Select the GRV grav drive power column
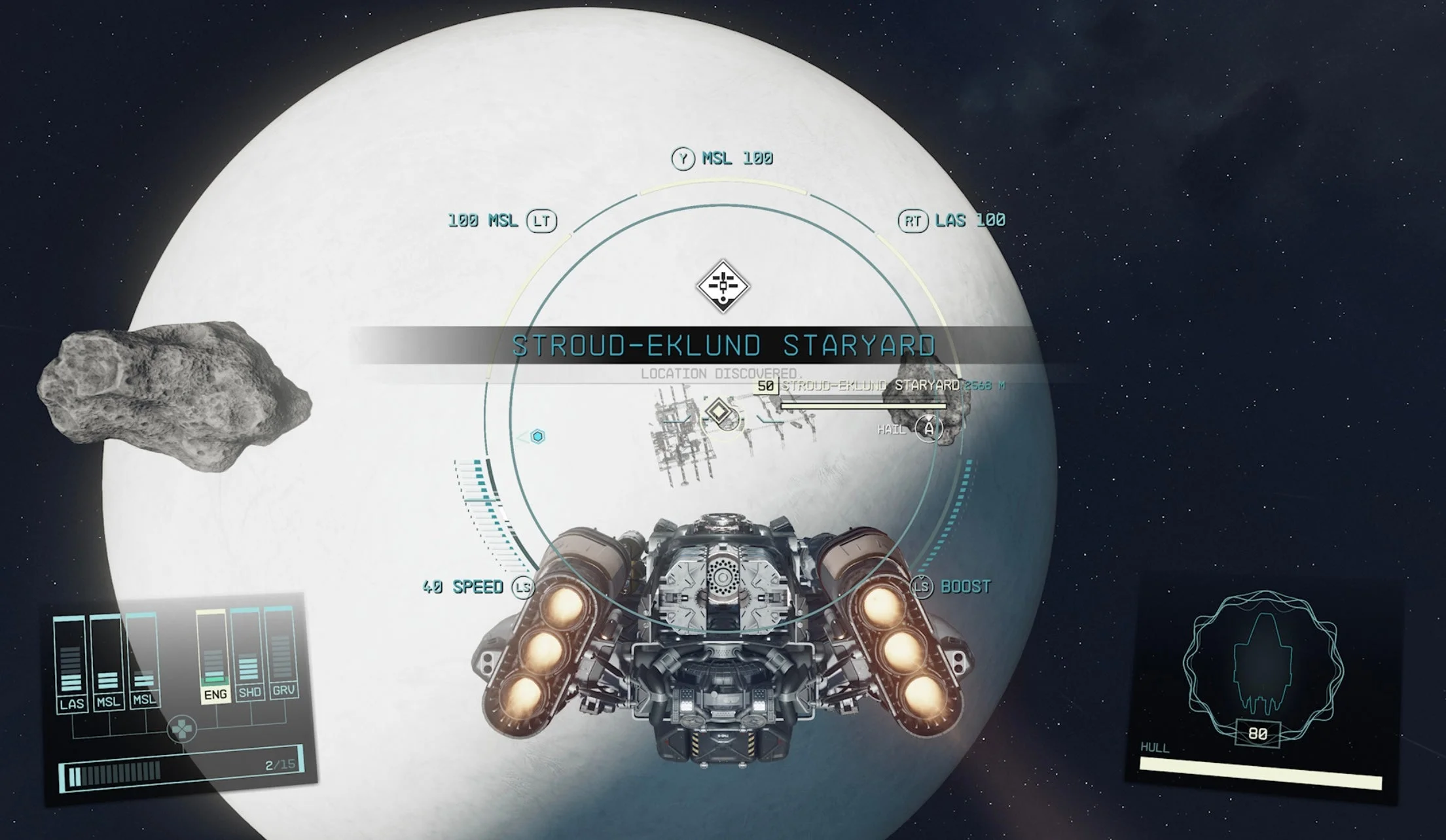 coord(282,651)
